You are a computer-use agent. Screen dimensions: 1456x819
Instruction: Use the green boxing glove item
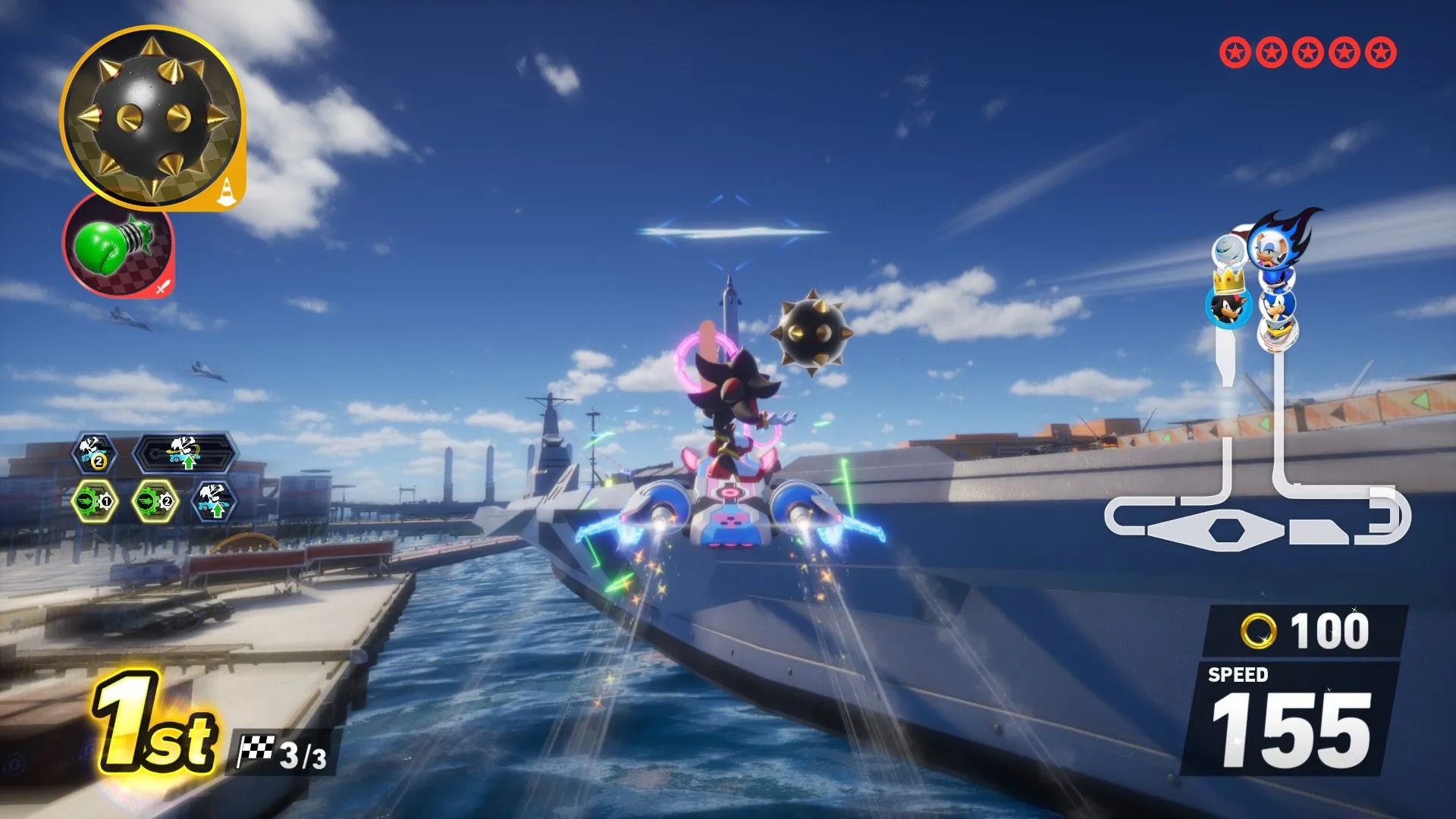[118, 246]
